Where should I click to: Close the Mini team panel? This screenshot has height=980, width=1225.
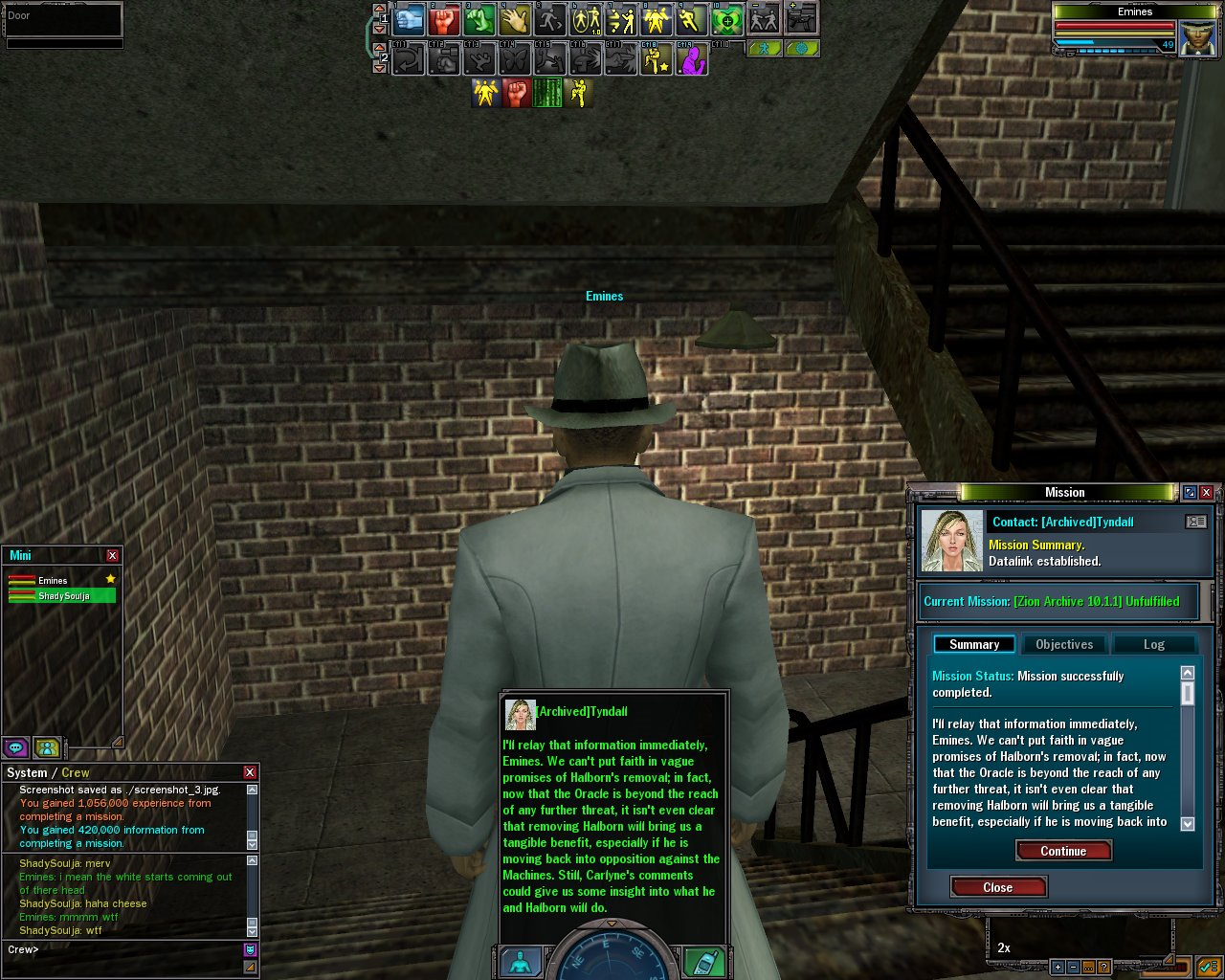113,555
